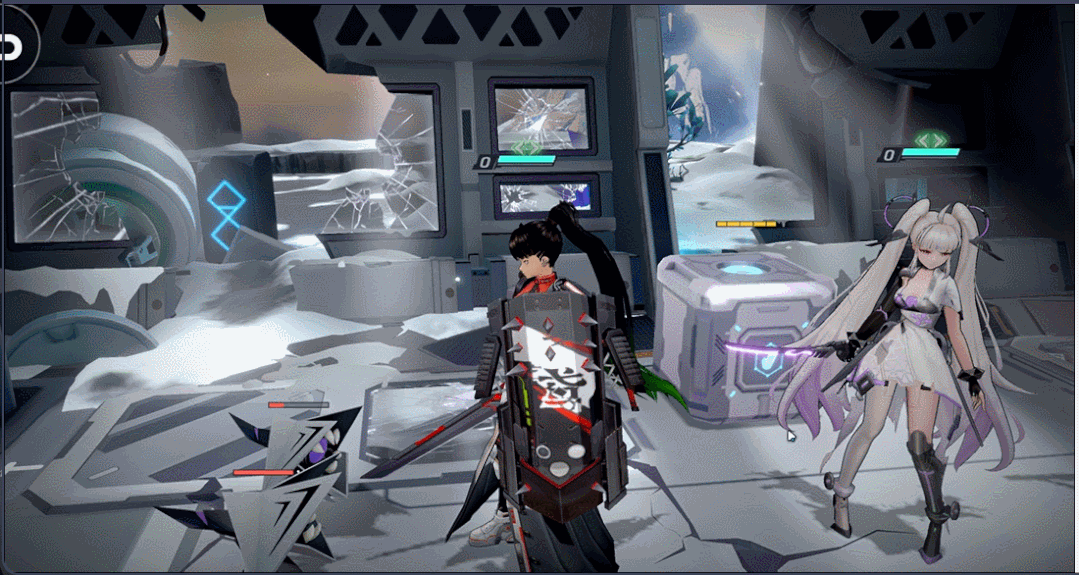Click the circular back arrow button
This screenshot has height=575, width=1079.
[14, 46]
